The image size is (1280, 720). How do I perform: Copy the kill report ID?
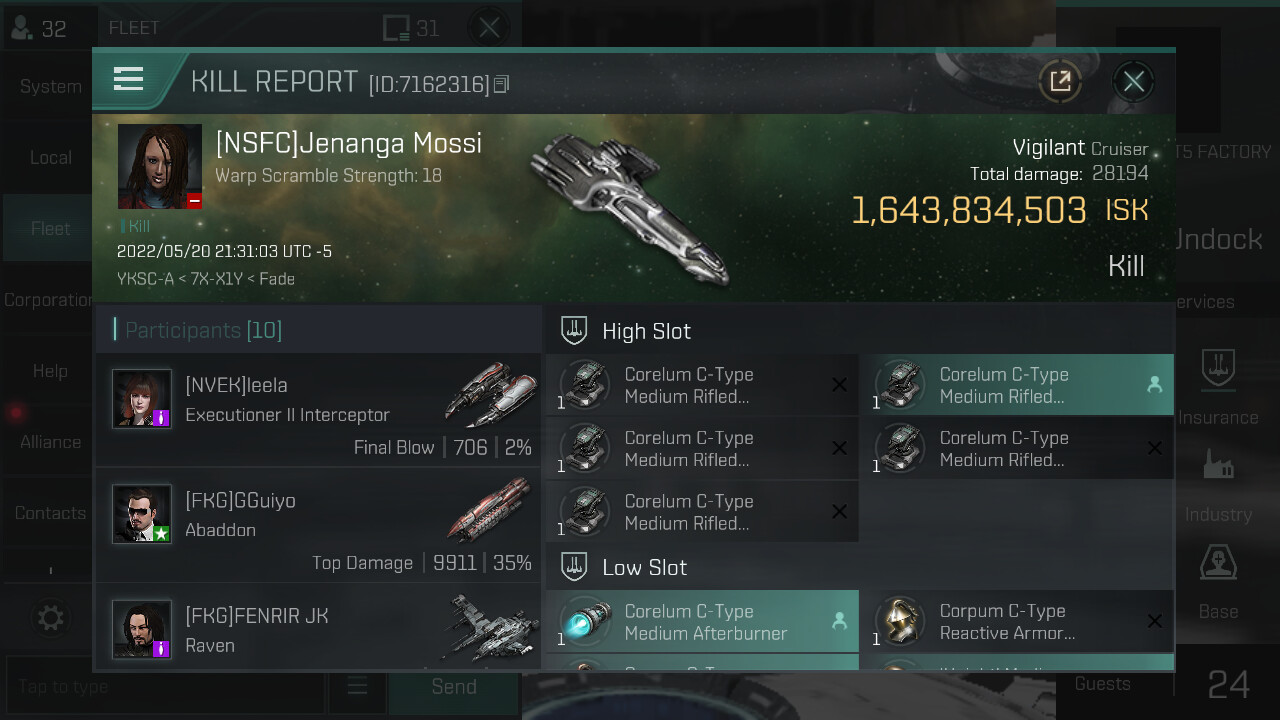pyautogui.click(x=501, y=85)
